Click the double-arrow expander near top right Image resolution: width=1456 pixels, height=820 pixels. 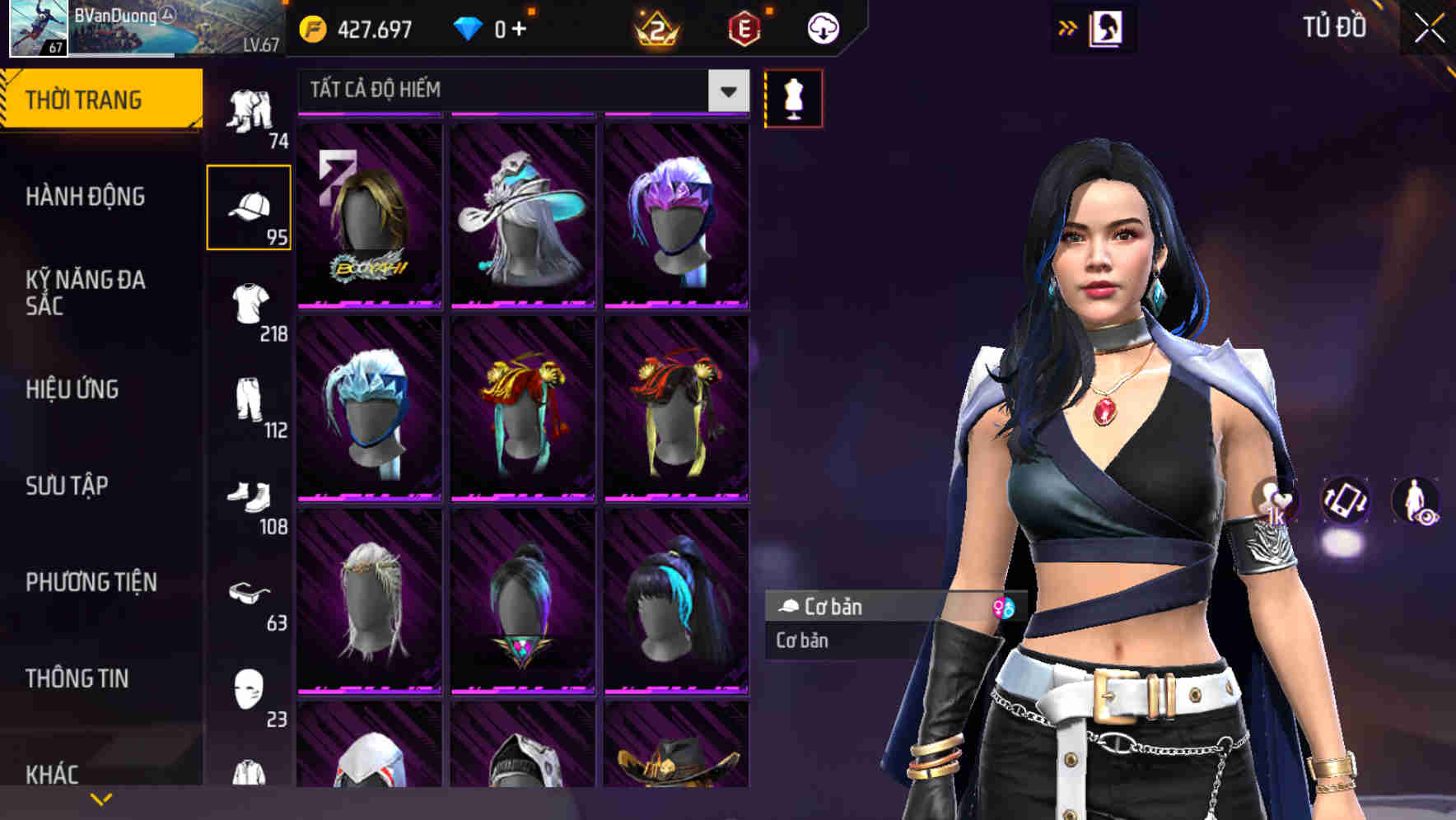tap(1066, 27)
